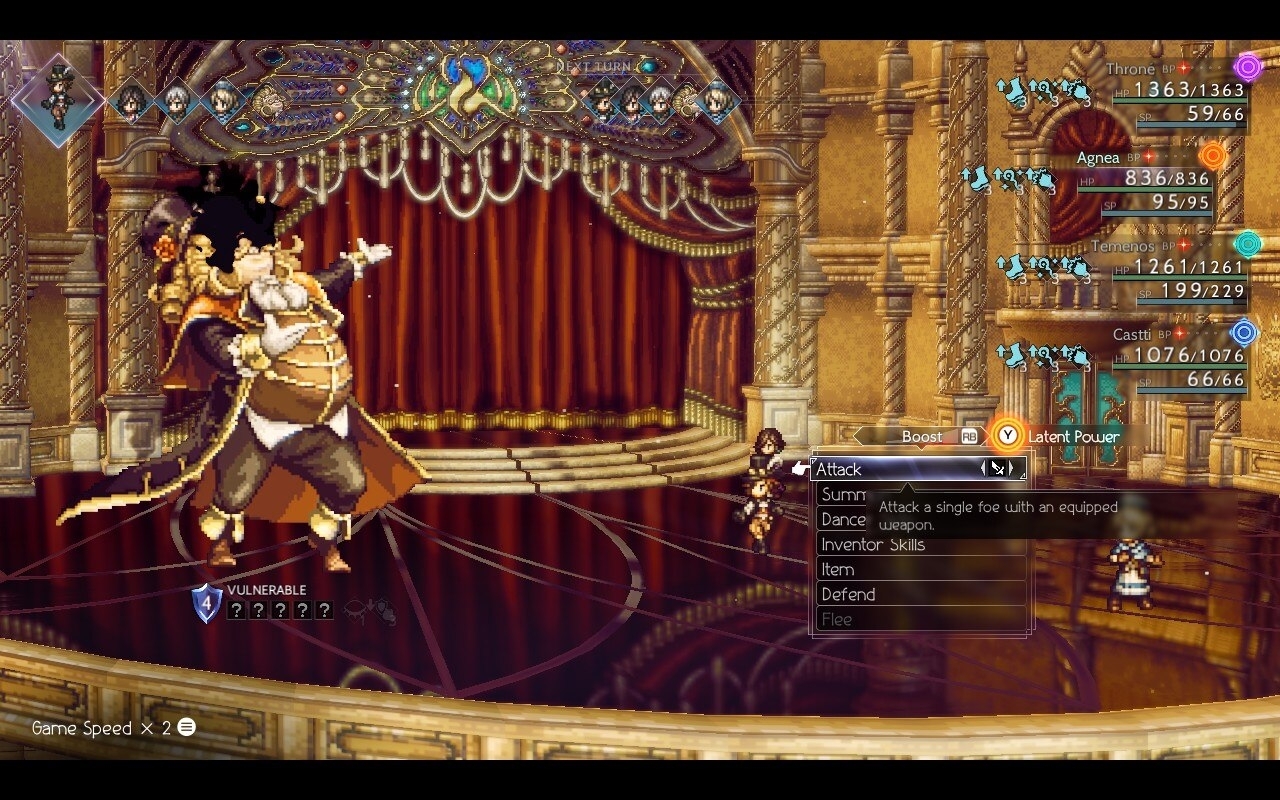Screen dimensions: 1280x800
Task: Select Agnea in the party list
Action: click(x=1098, y=158)
